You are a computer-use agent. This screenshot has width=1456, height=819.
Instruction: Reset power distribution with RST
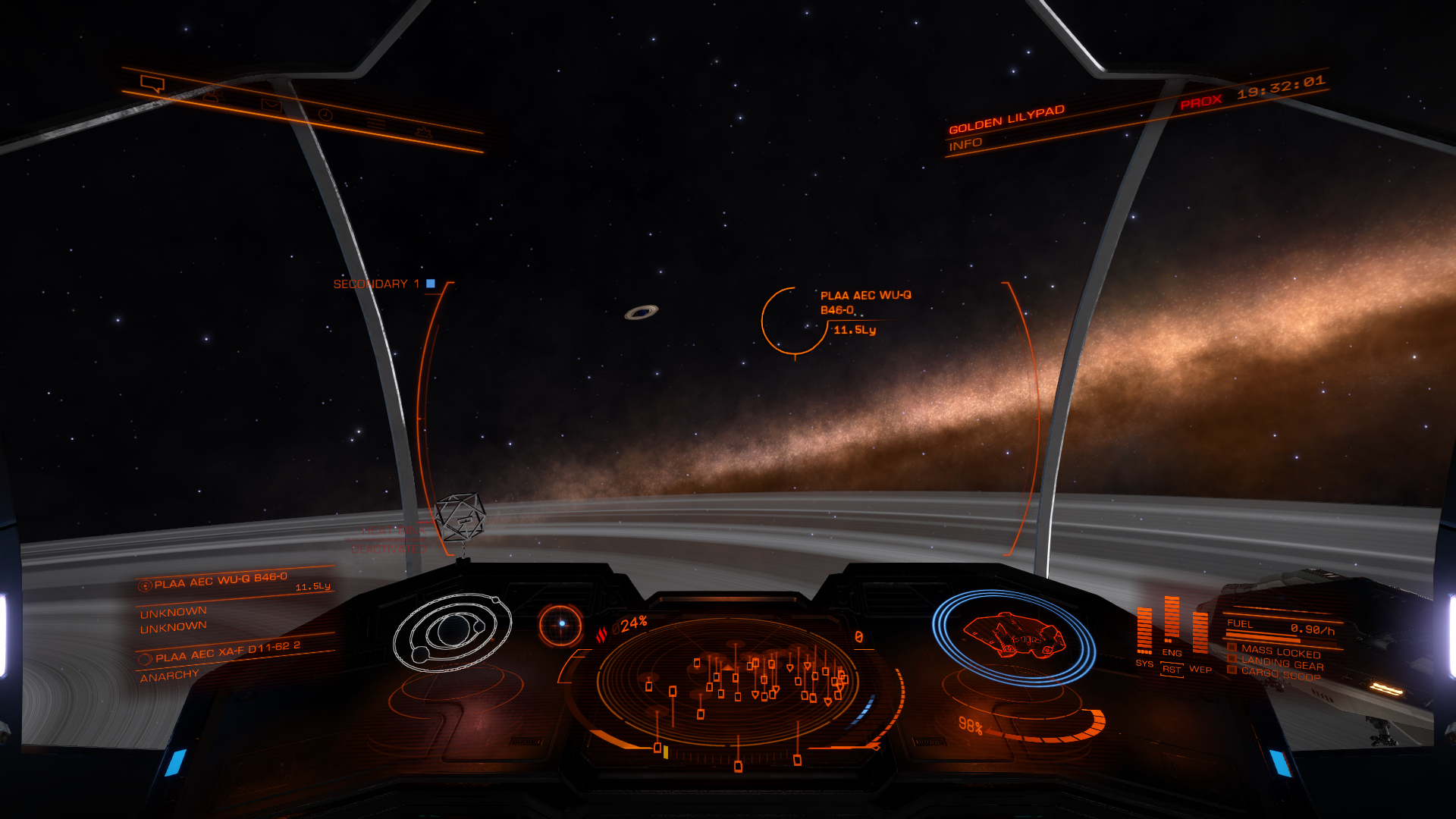pos(1172,670)
